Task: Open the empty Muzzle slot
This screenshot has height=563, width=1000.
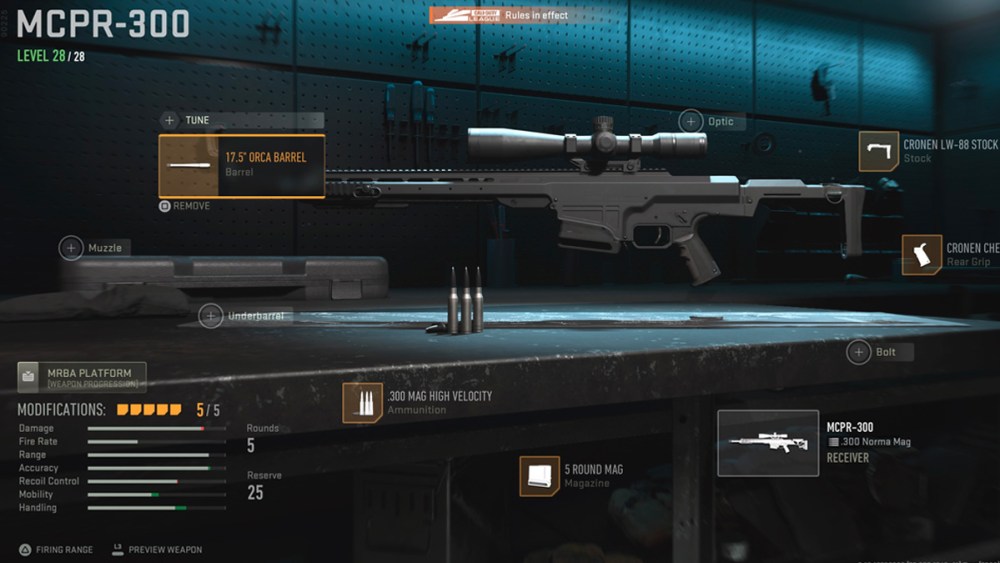Action: [72, 248]
